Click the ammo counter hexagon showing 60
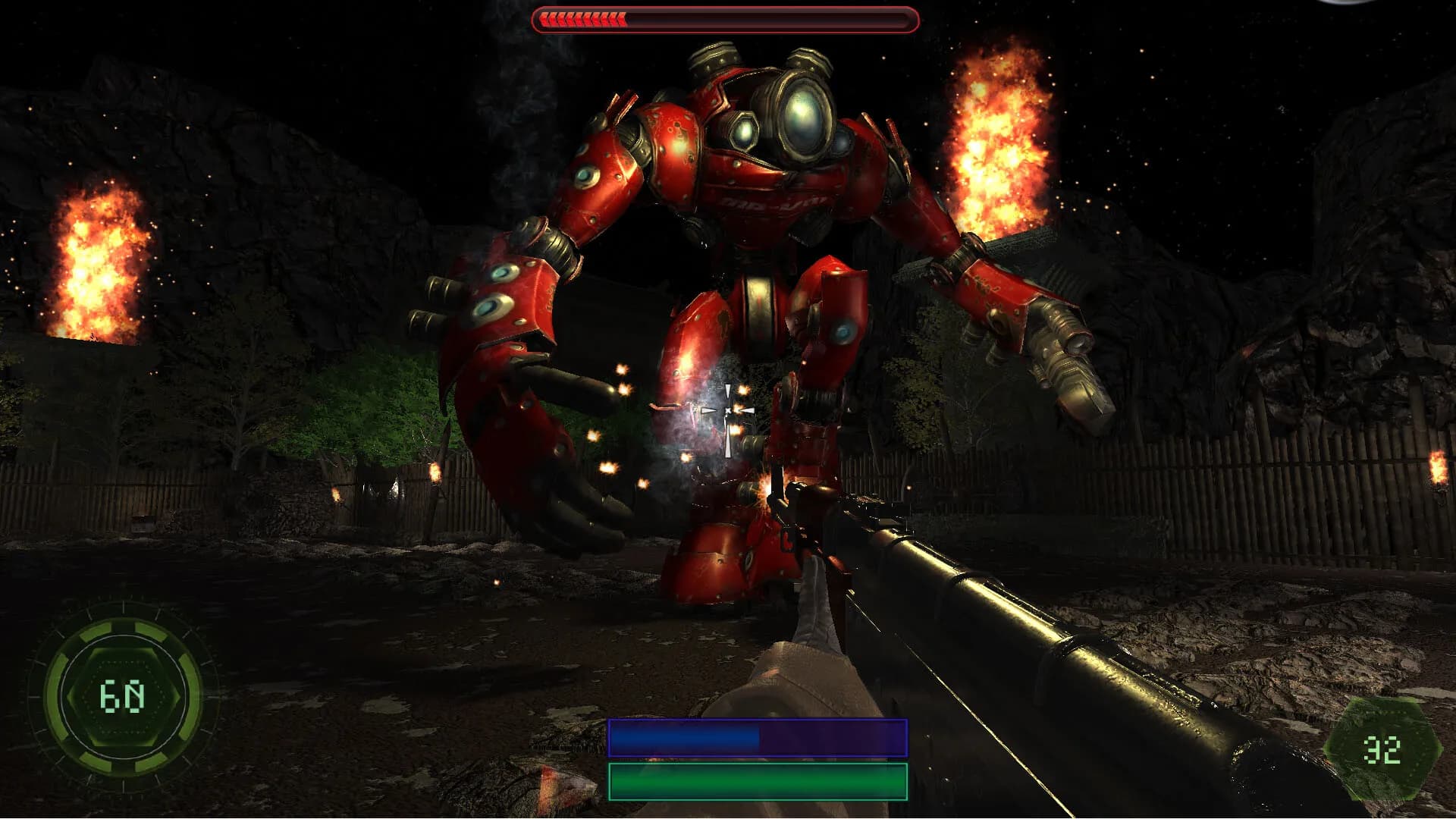Viewport: 1456px width, 819px height. click(x=124, y=695)
